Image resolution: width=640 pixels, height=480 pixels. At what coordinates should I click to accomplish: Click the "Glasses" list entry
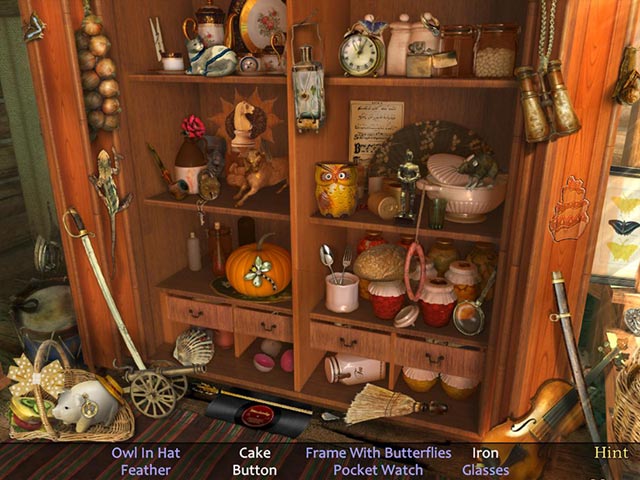tap(485, 470)
